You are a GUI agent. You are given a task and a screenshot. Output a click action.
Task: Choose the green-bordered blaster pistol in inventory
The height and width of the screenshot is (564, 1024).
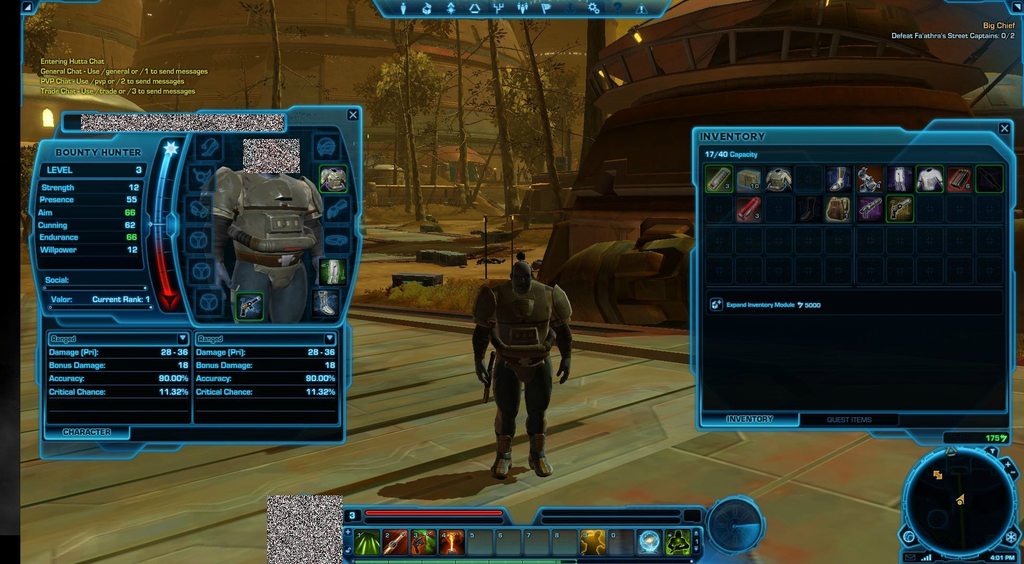coord(899,209)
